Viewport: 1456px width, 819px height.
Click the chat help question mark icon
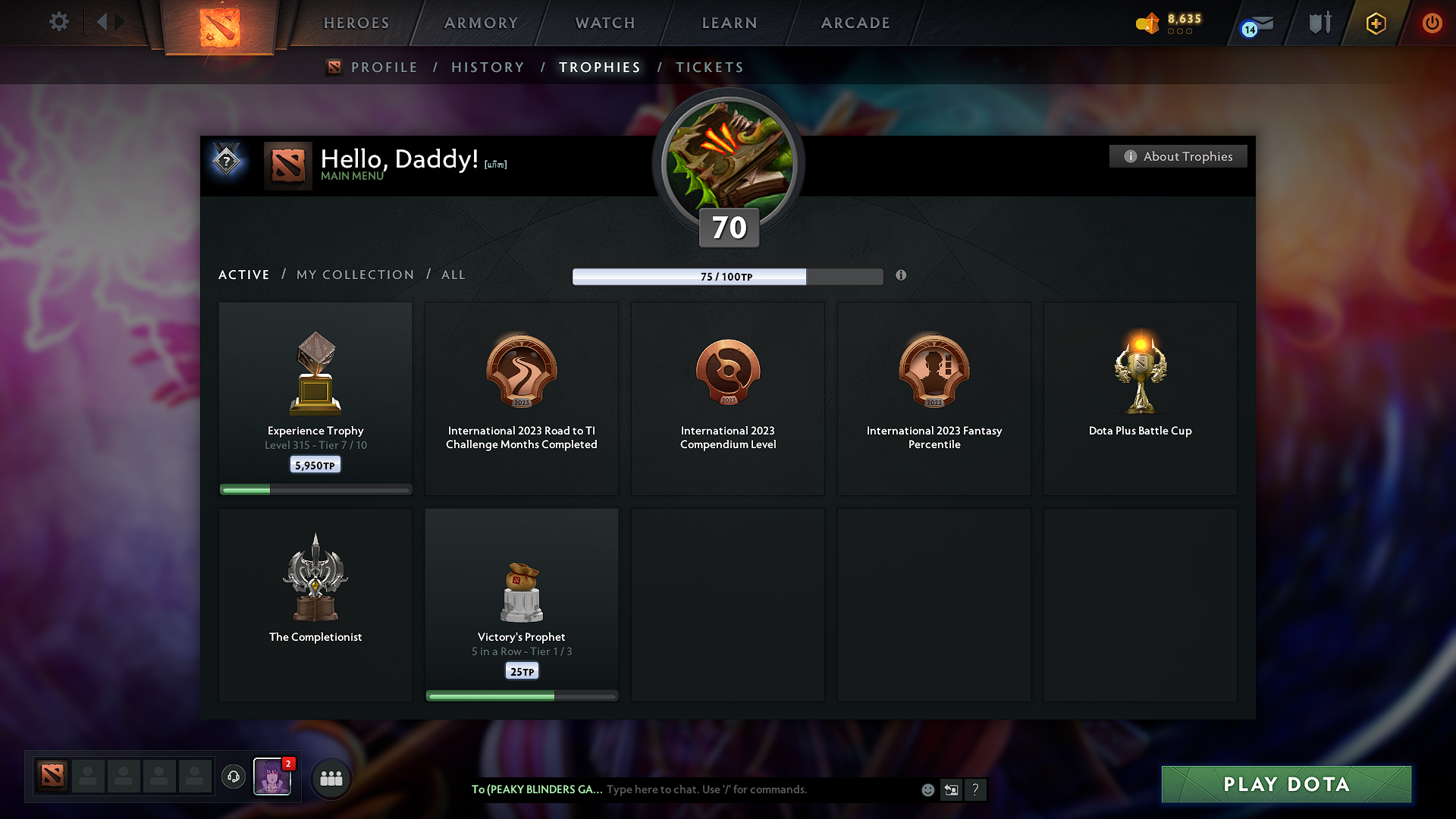976,789
